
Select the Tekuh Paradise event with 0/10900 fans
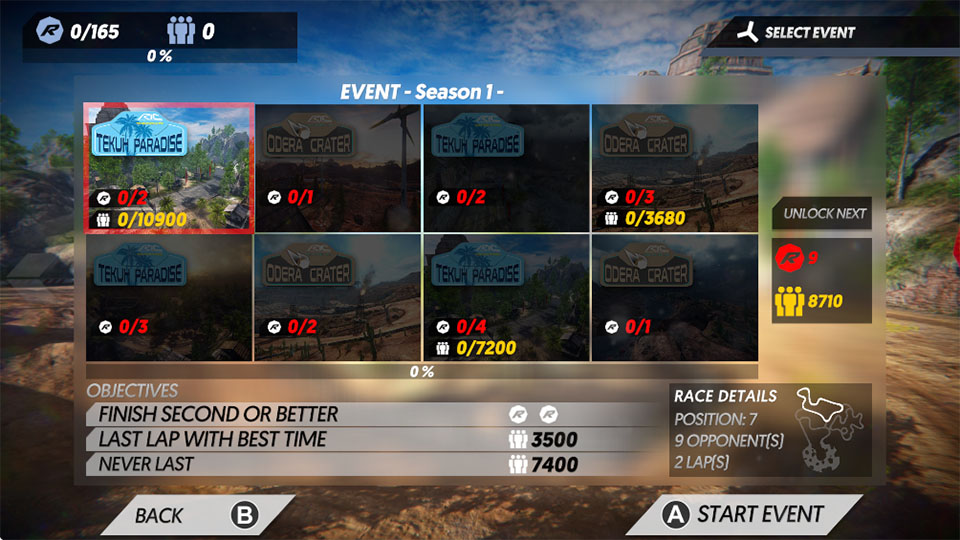pos(168,168)
